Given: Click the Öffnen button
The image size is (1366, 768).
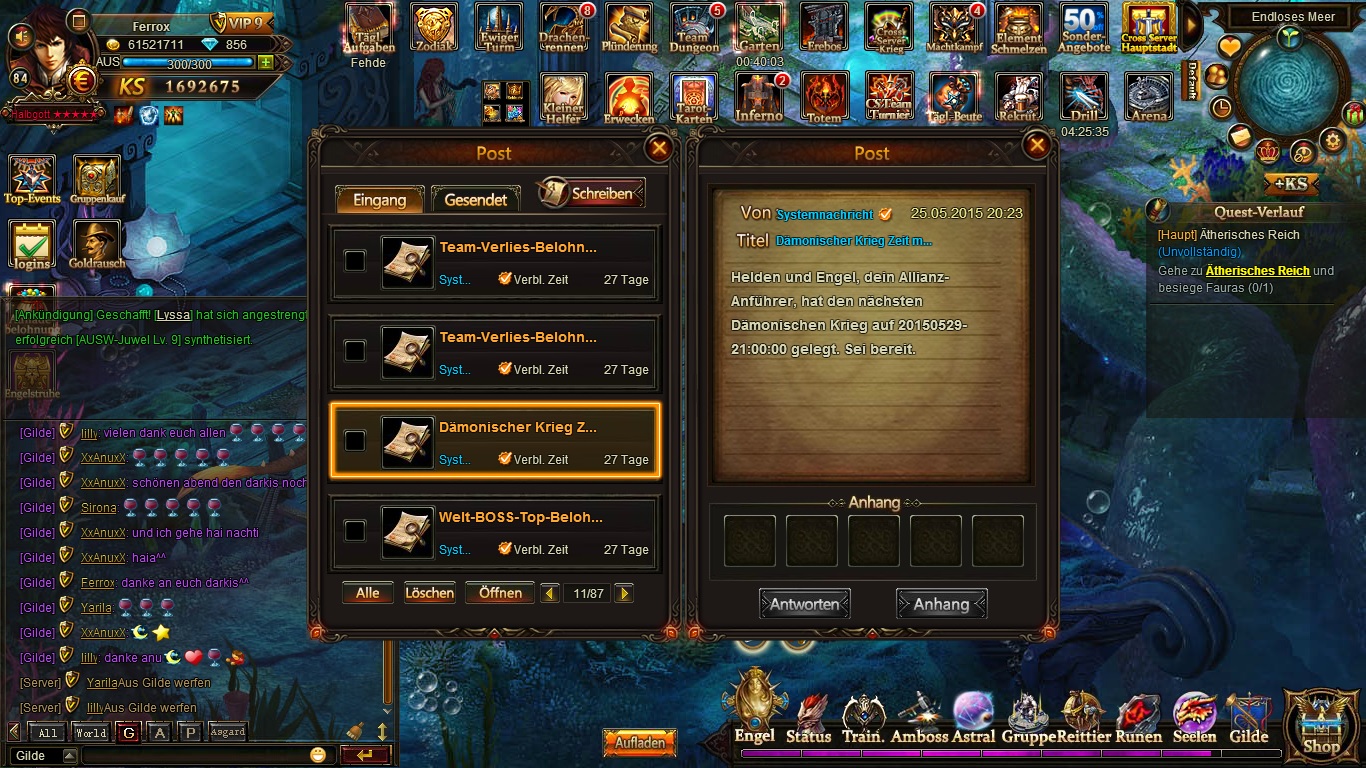Looking at the screenshot, I should (x=500, y=593).
